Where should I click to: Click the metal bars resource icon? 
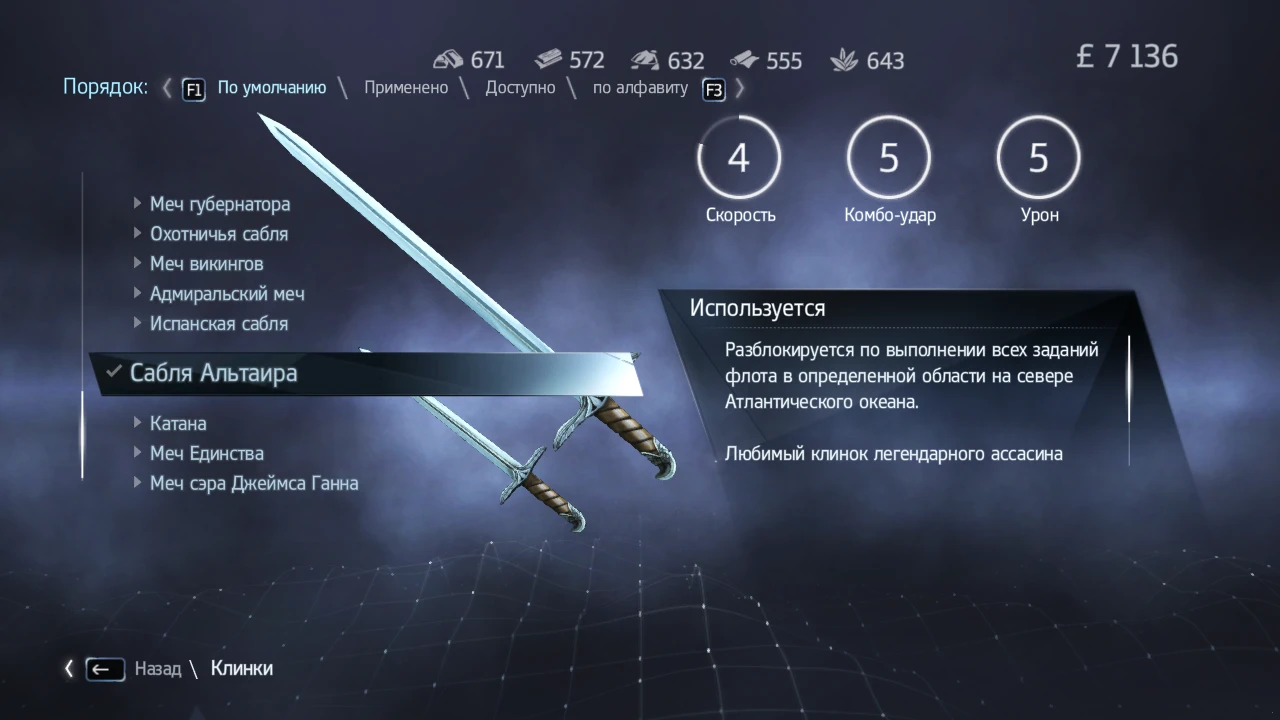coord(547,58)
